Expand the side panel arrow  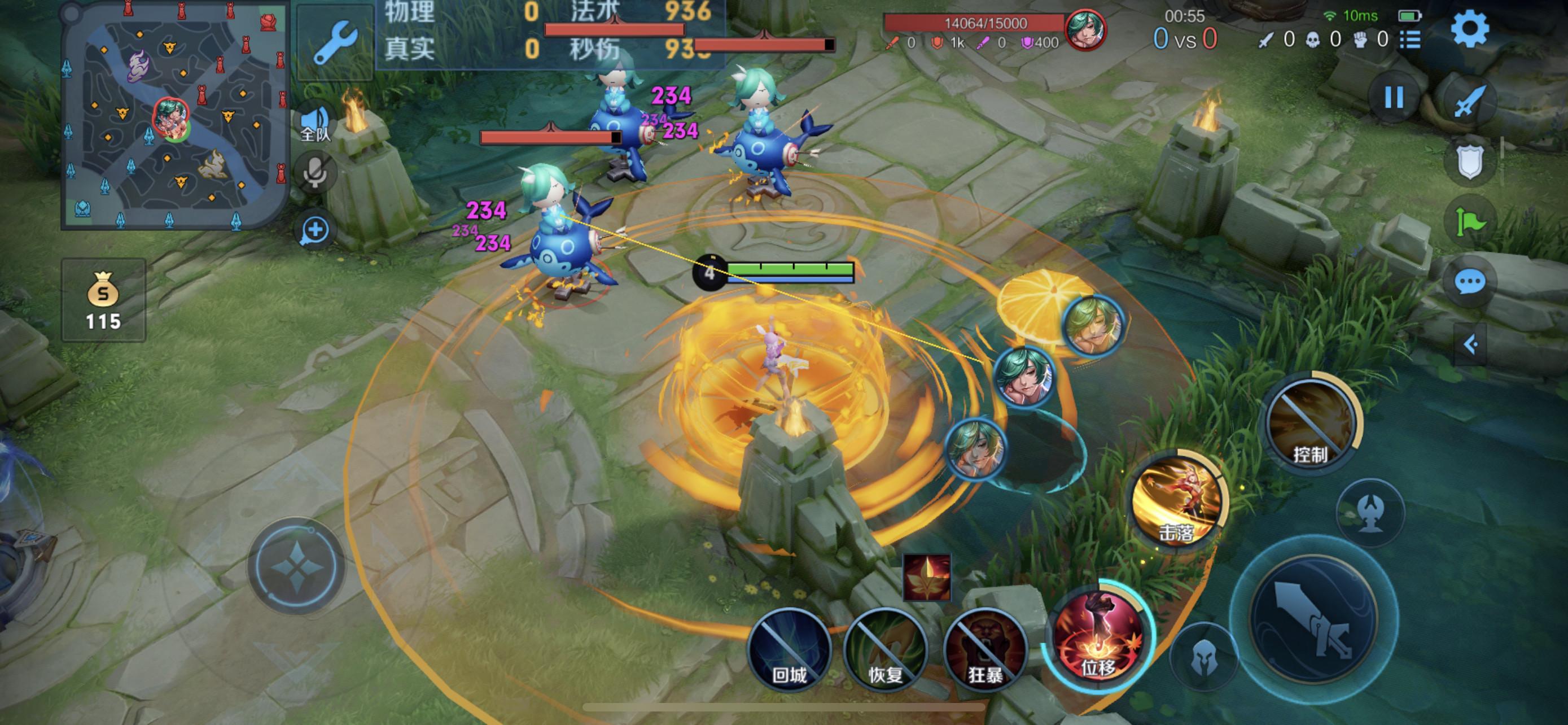click(1470, 344)
